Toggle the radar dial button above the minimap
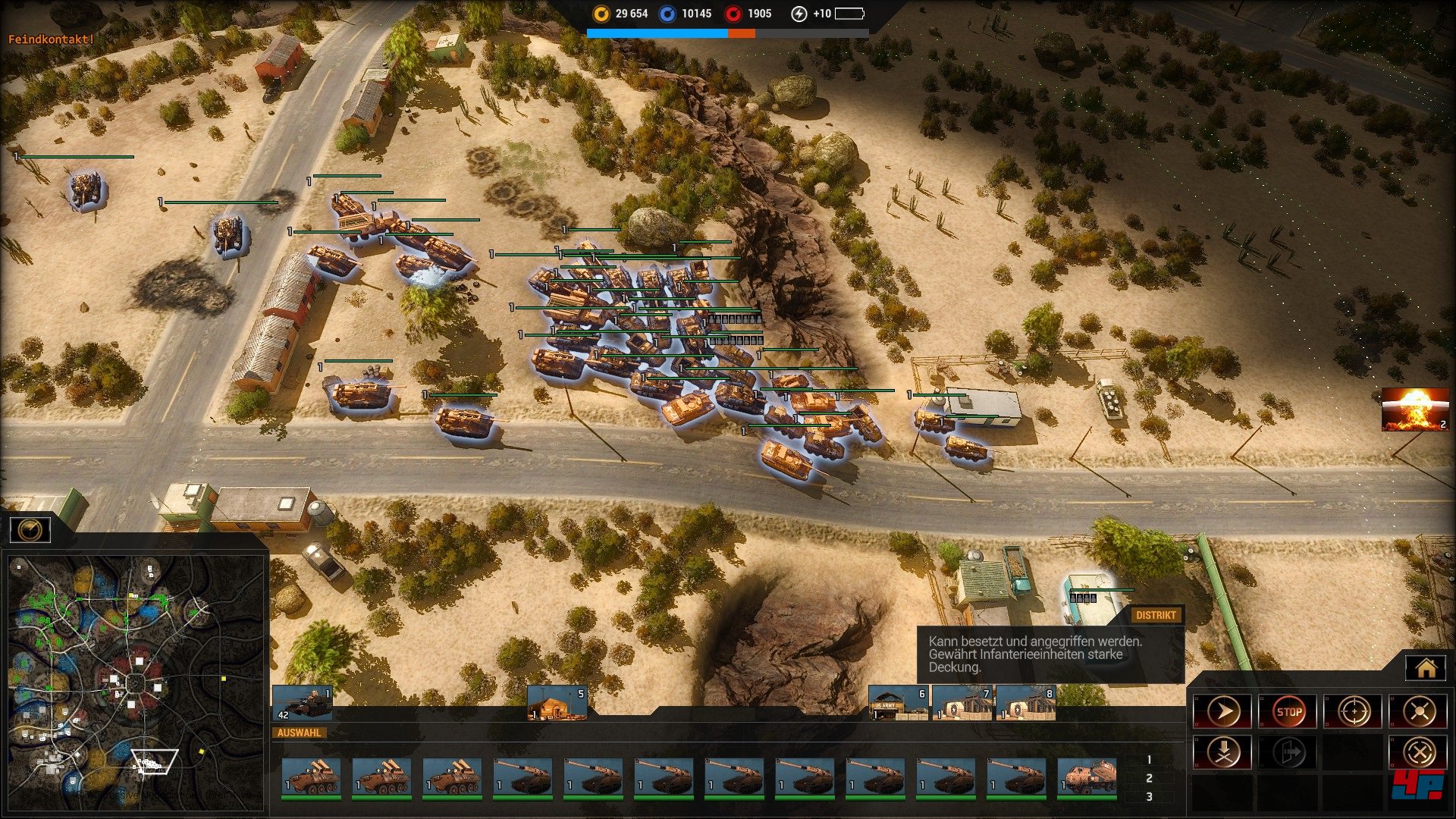 pyautogui.click(x=30, y=529)
